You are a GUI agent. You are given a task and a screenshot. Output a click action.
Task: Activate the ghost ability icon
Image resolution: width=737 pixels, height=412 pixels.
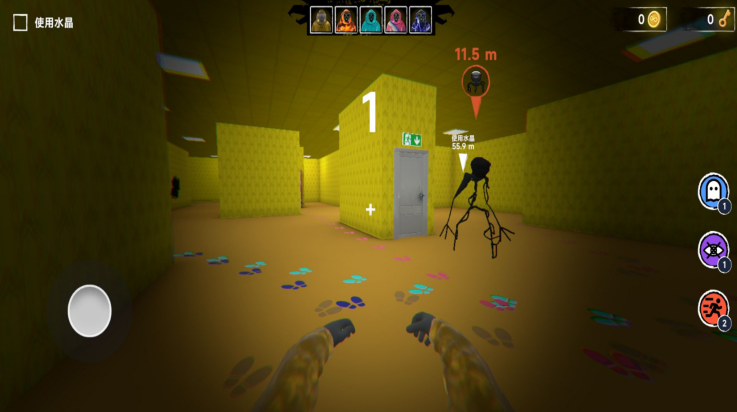coord(713,190)
